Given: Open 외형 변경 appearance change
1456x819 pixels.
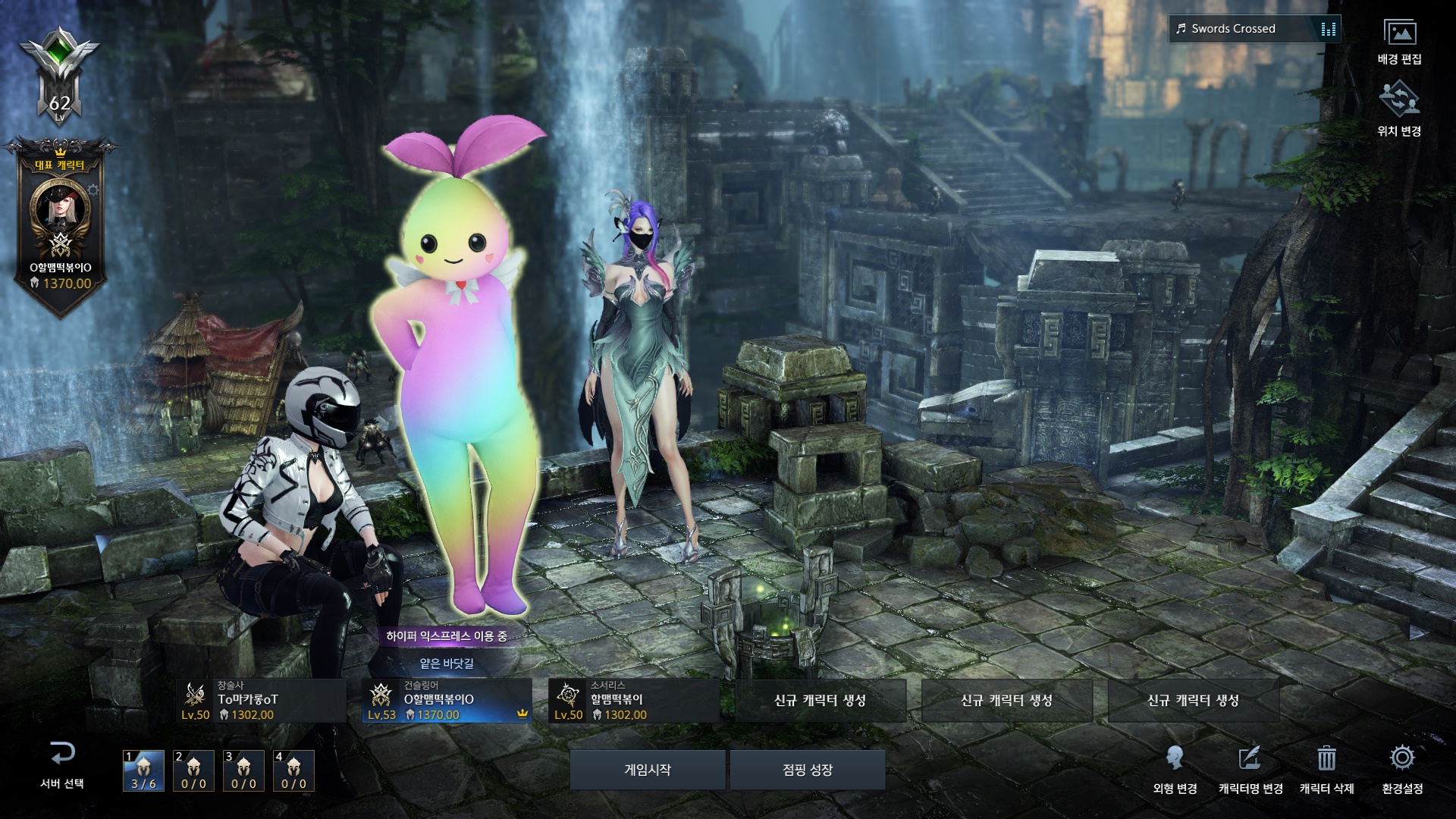Looking at the screenshot, I should click(1175, 767).
